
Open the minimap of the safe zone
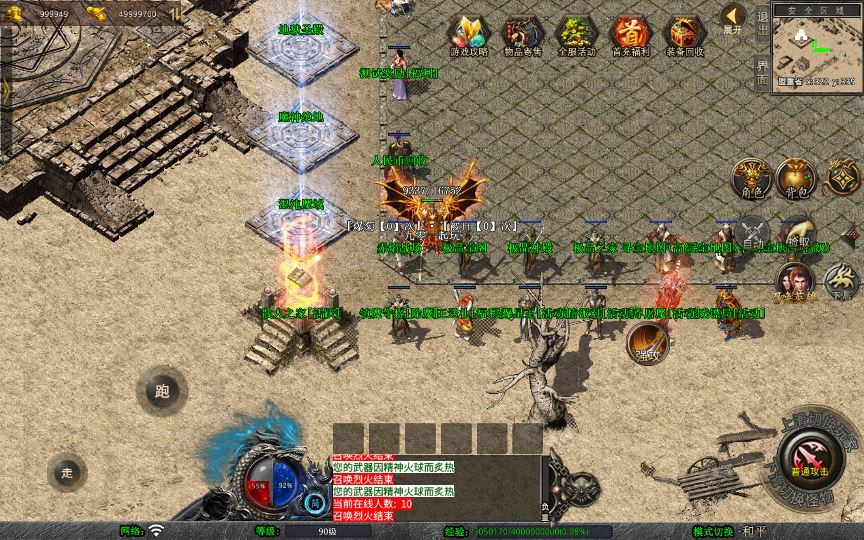[817, 46]
